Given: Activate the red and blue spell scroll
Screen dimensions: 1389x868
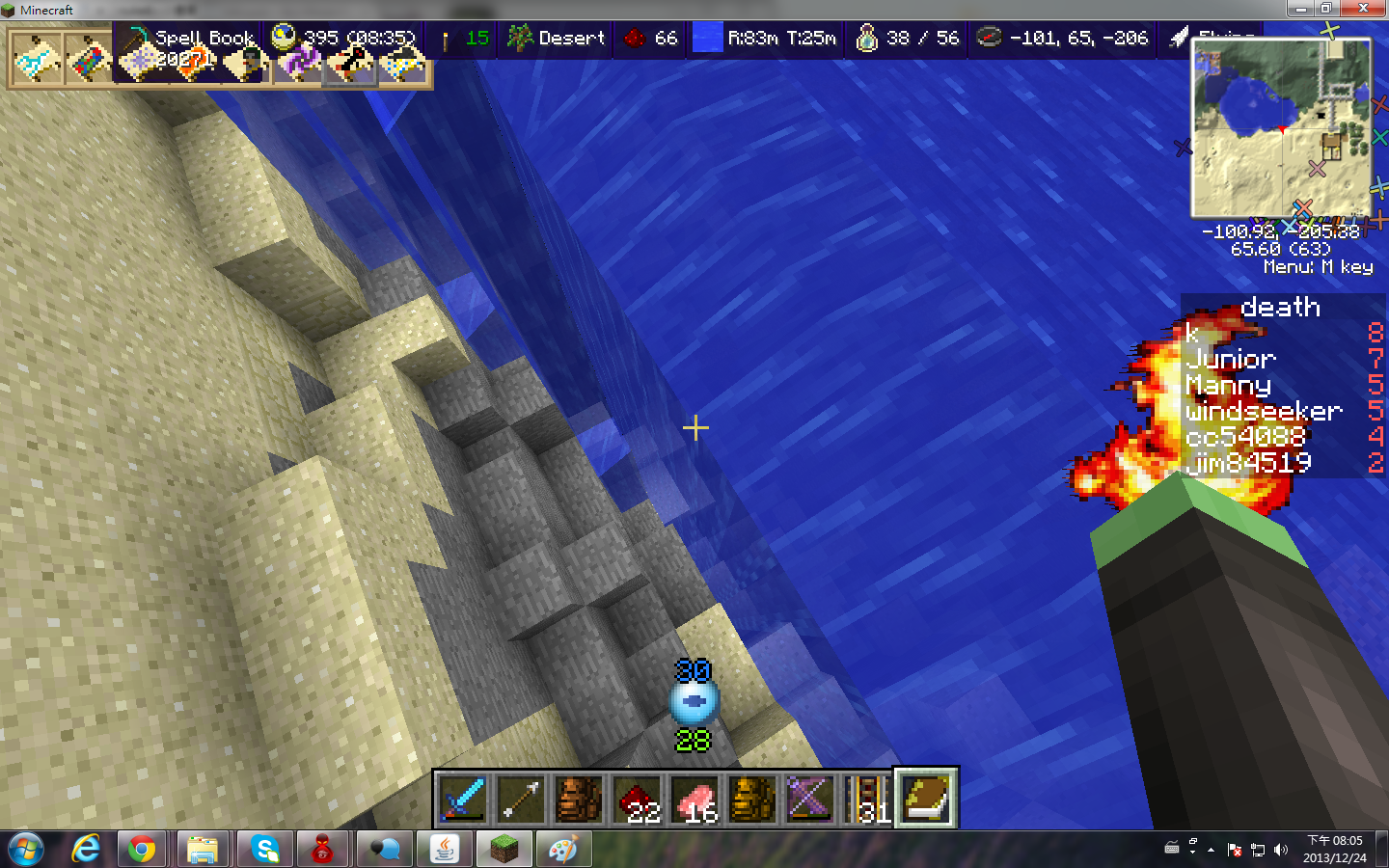Looking at the screenshot, I should point(89,60).
